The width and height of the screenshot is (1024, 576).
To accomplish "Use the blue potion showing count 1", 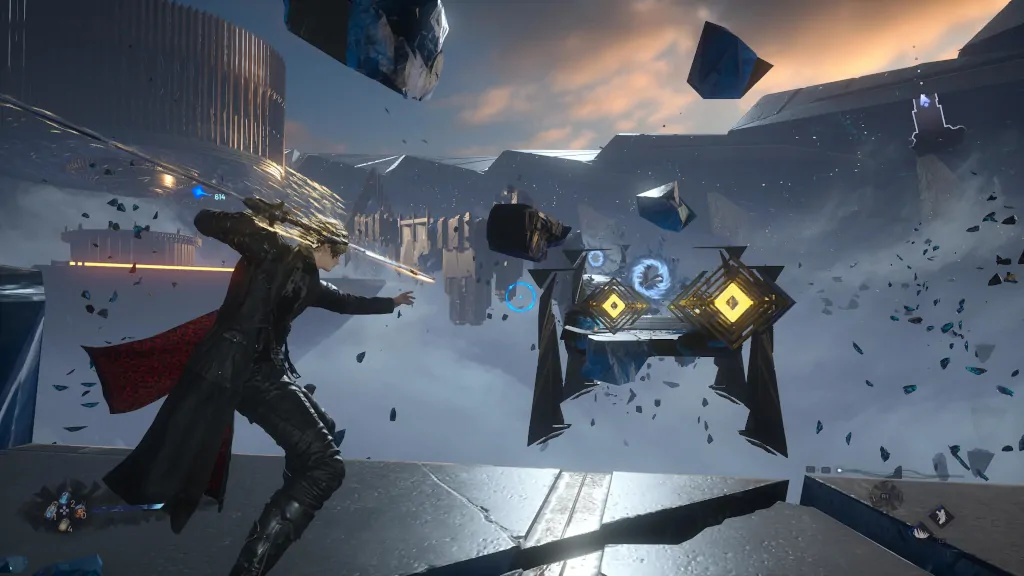I will tap(51, 511).
